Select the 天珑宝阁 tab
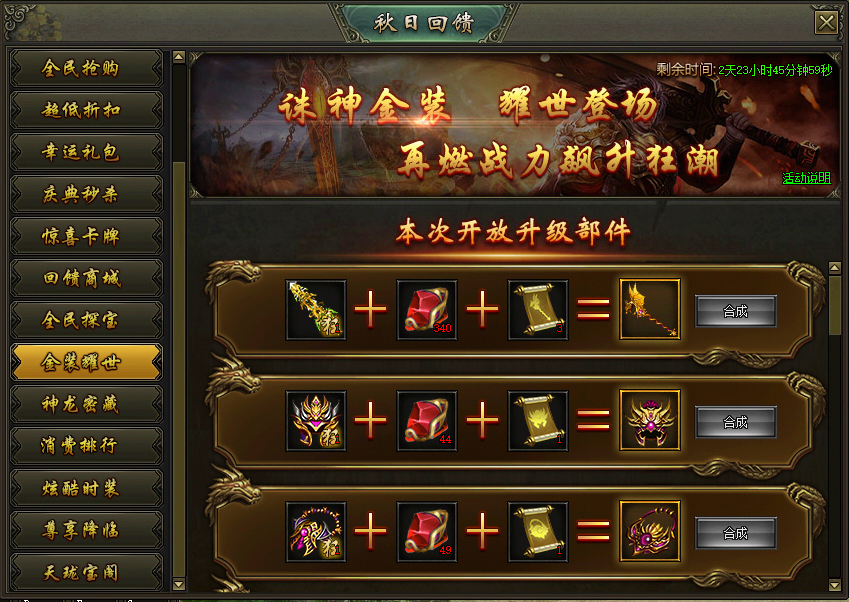This screenshot has width=849, height=602. [x=85, y=572]
